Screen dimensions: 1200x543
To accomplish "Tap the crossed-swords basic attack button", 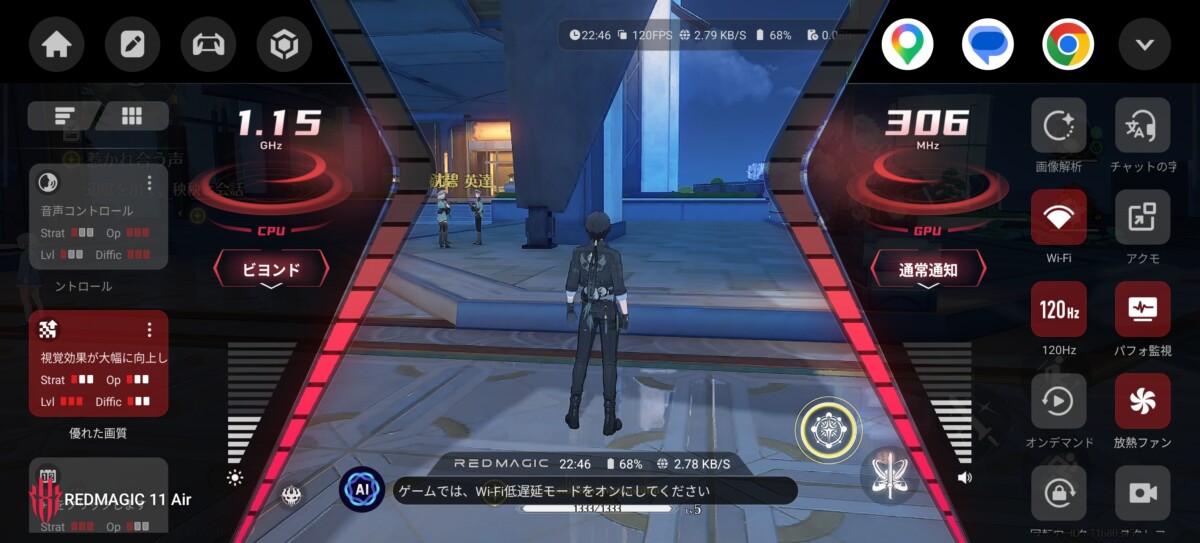I will click(888, 474).
